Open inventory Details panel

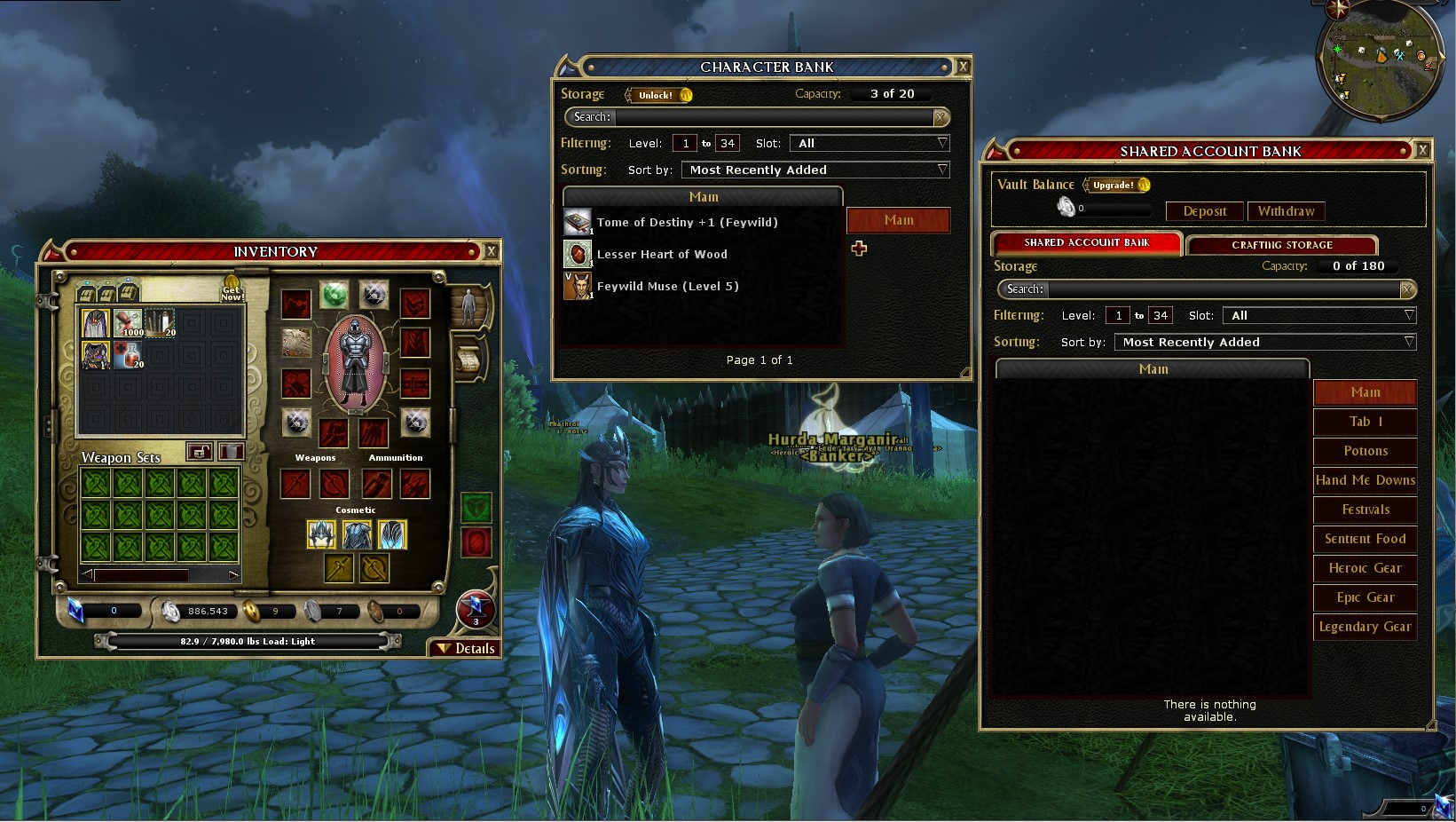point(466,648)
